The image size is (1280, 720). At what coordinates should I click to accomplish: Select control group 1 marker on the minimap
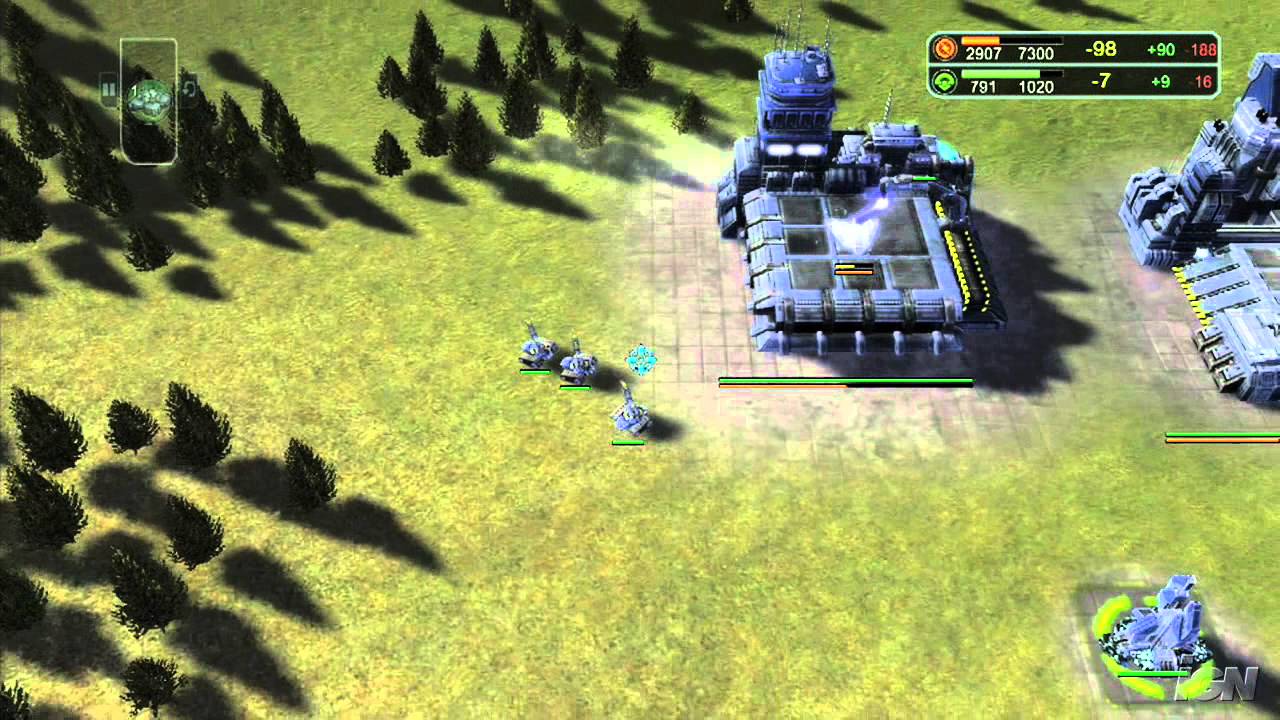(135, 89)
